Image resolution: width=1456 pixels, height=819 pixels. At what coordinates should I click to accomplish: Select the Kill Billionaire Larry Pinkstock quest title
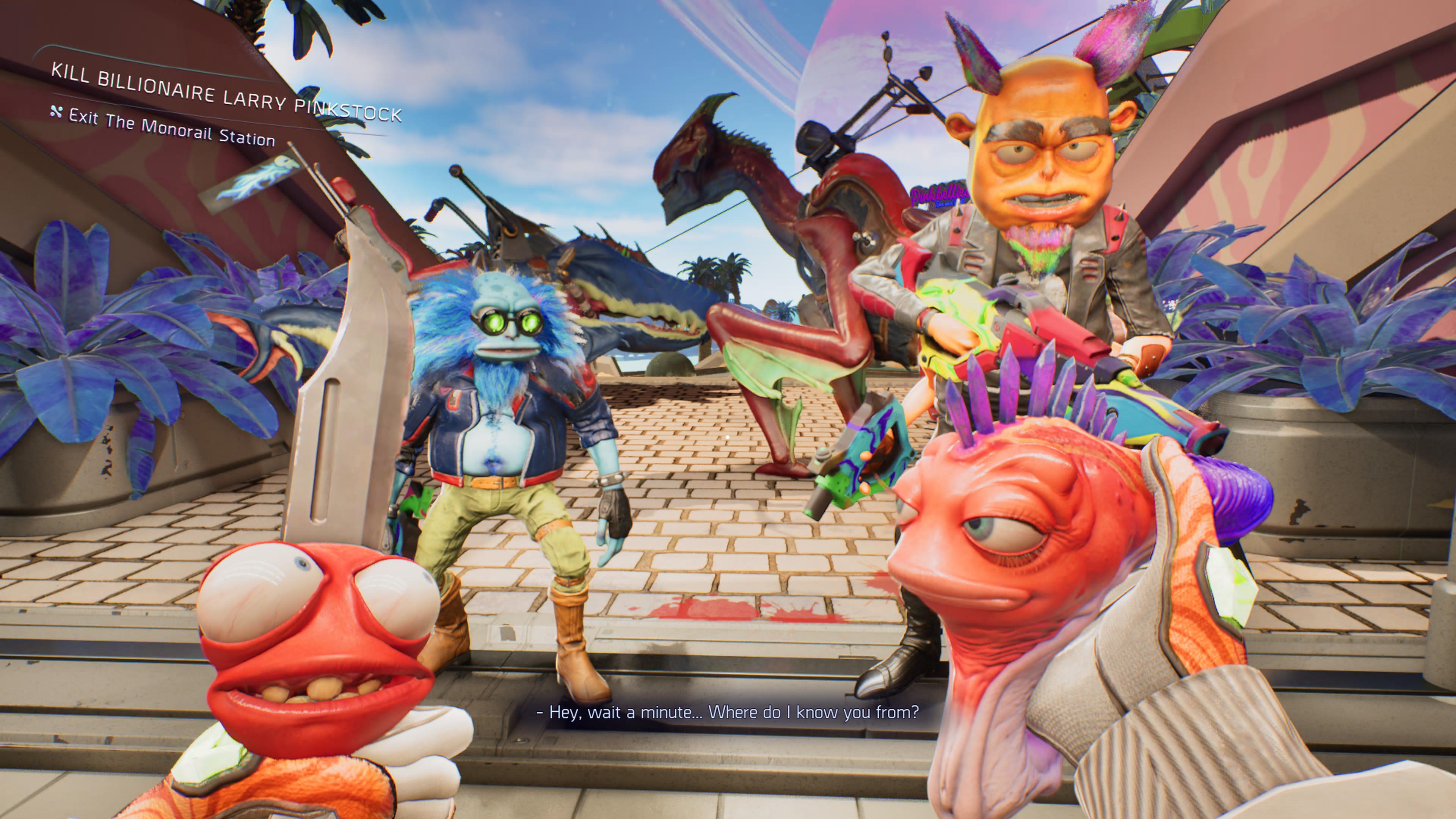click(x=226, y=93)
